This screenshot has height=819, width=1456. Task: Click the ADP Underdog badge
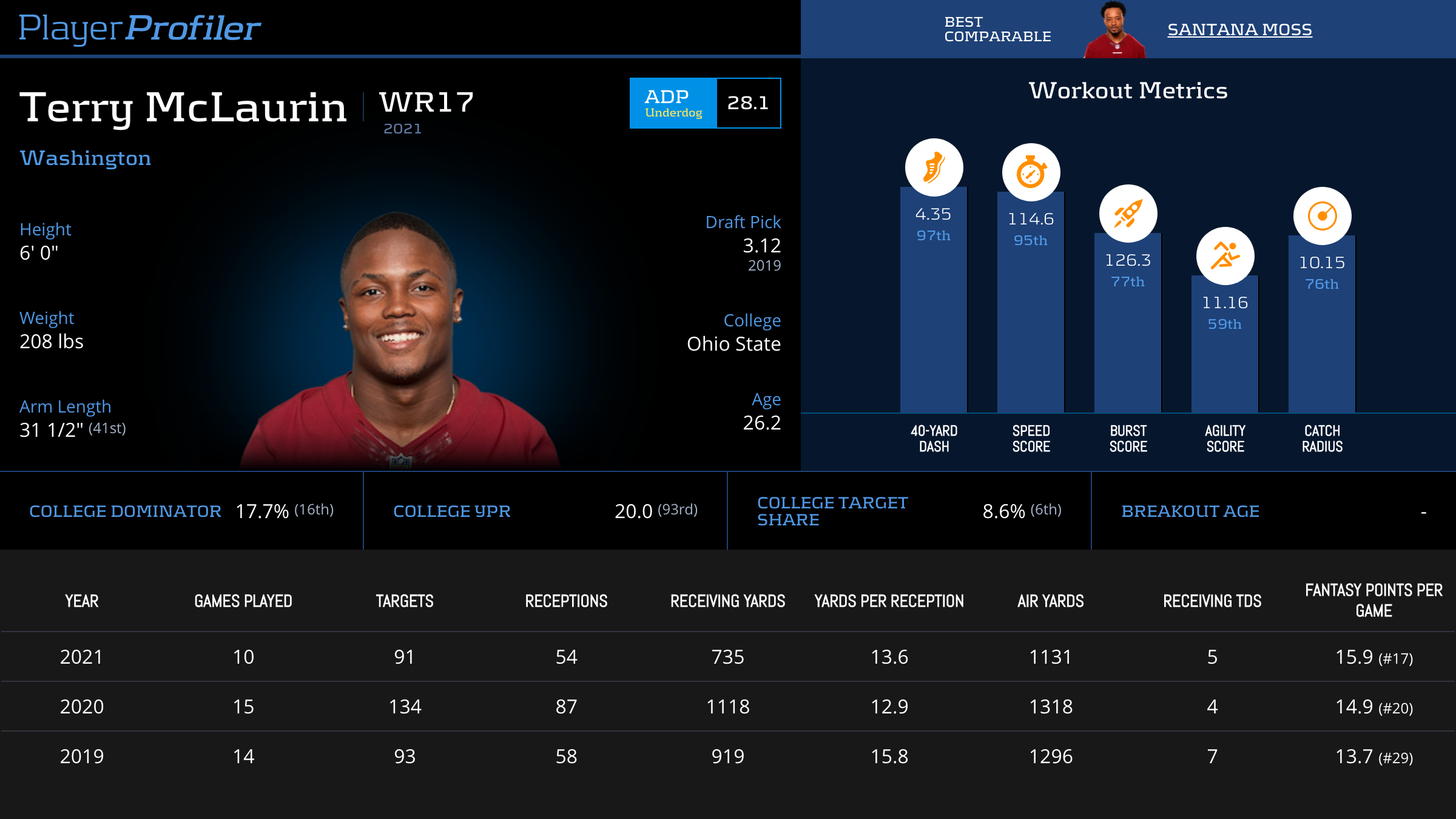(x=673, y=103)
